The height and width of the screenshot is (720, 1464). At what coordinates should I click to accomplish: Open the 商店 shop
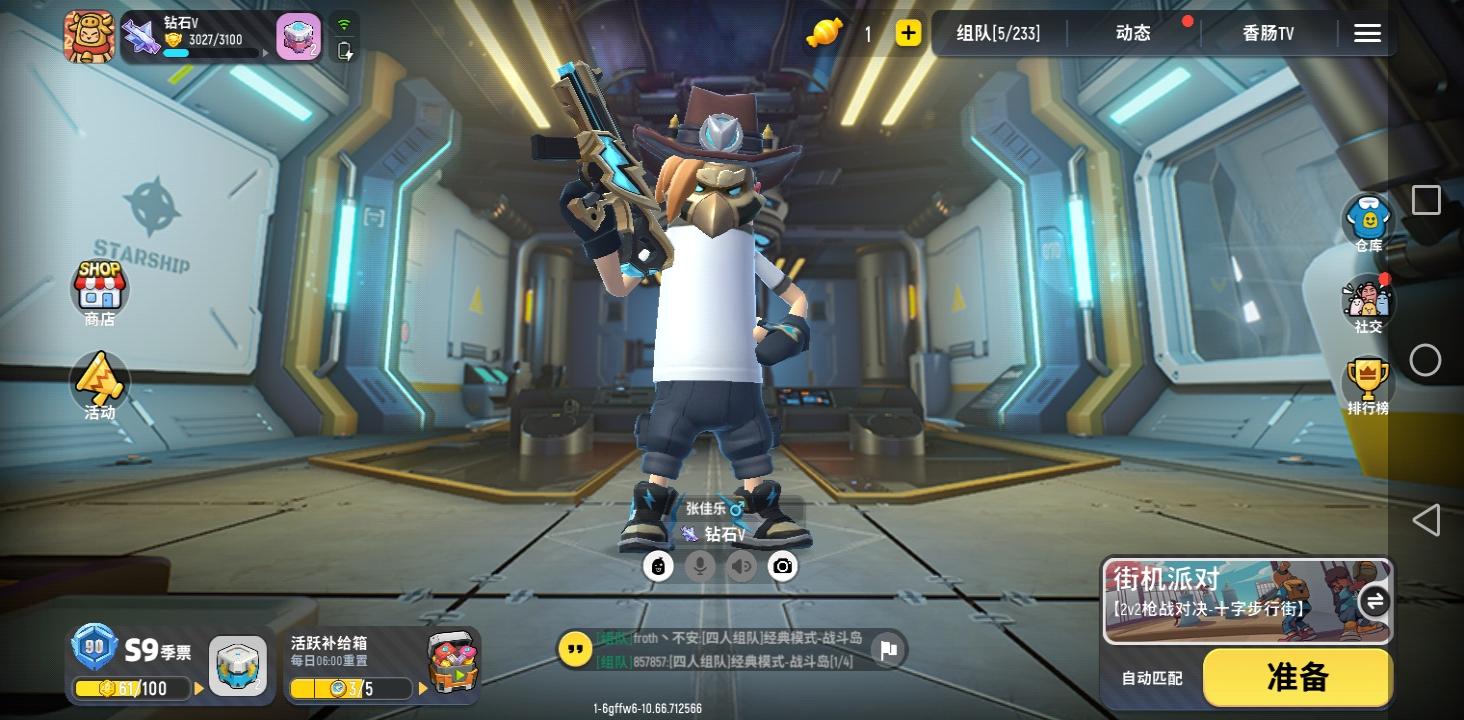[x=99, y=290]
